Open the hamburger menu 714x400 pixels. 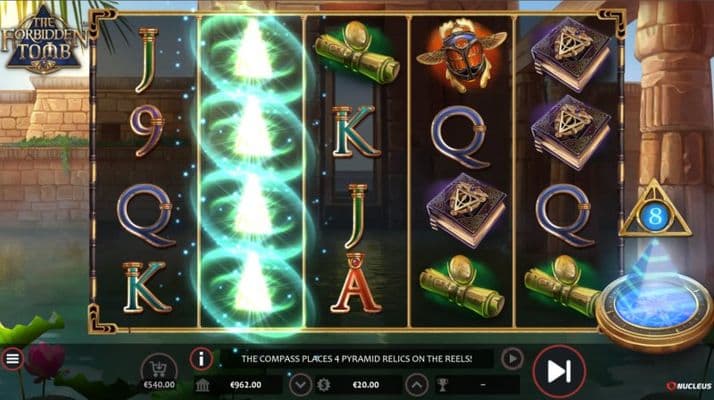click(x=12, y=360)
